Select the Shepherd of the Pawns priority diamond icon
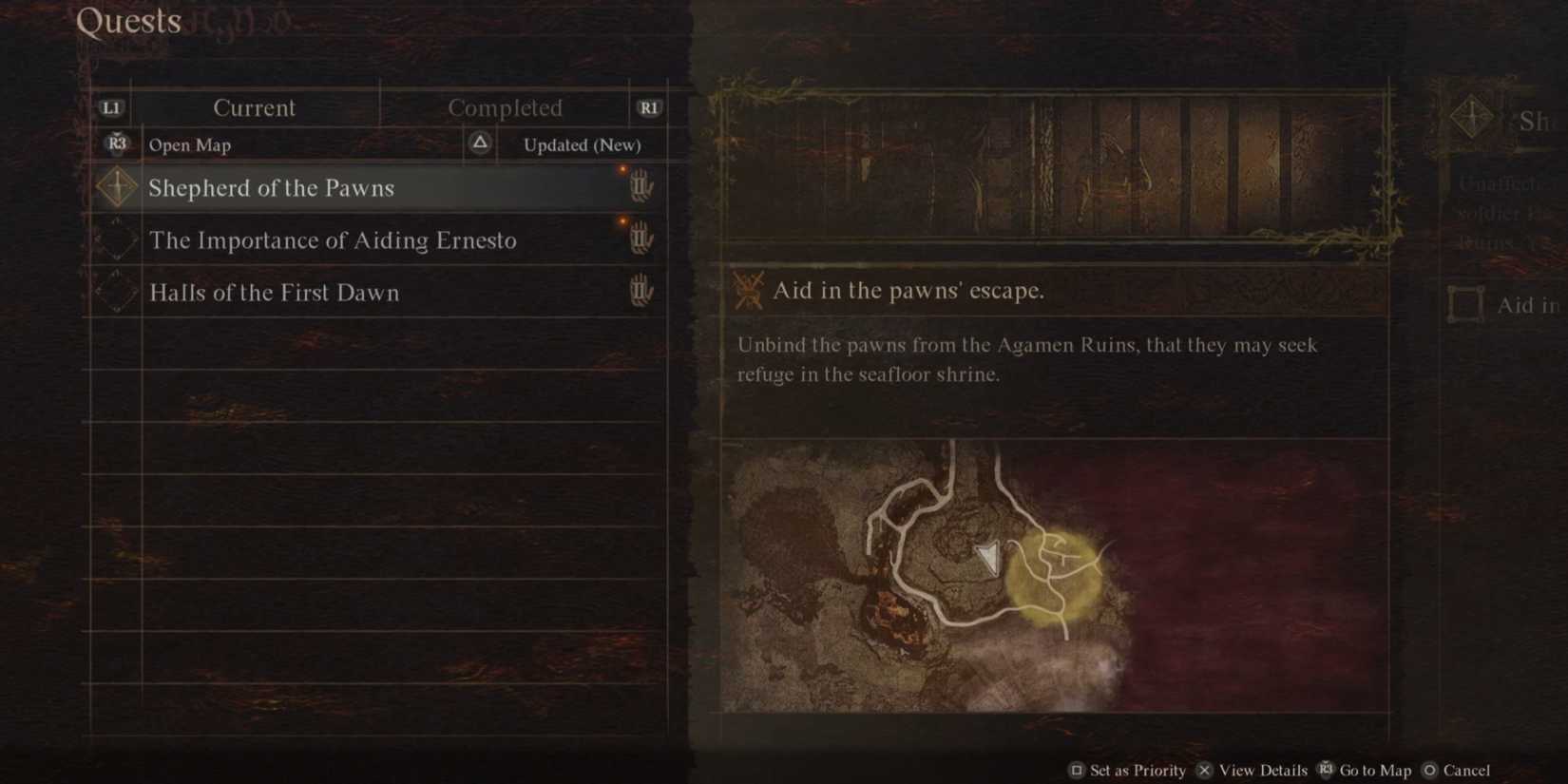 tap(116, 187)
